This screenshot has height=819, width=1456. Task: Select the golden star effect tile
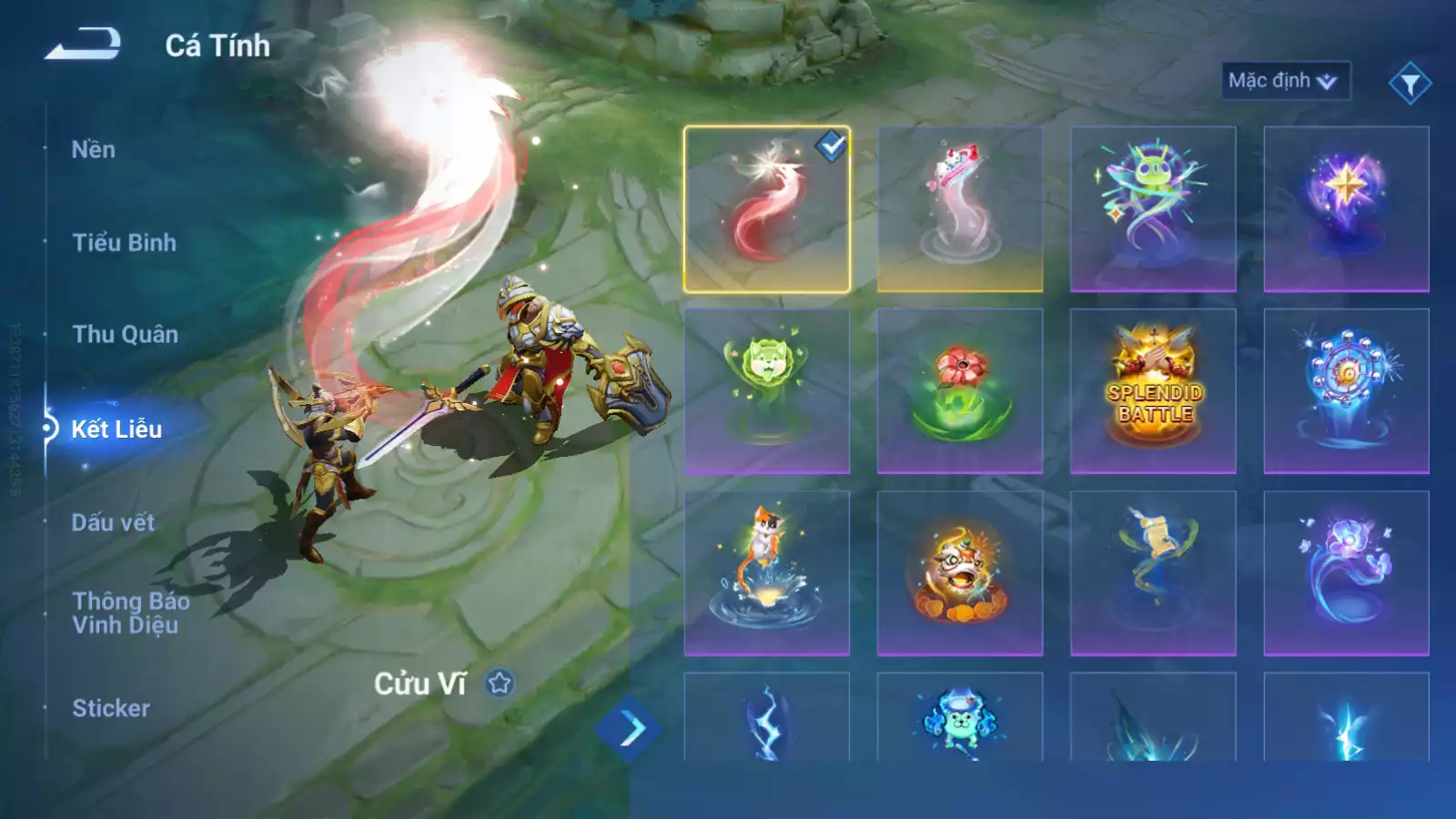click(x=1346, y=209)
